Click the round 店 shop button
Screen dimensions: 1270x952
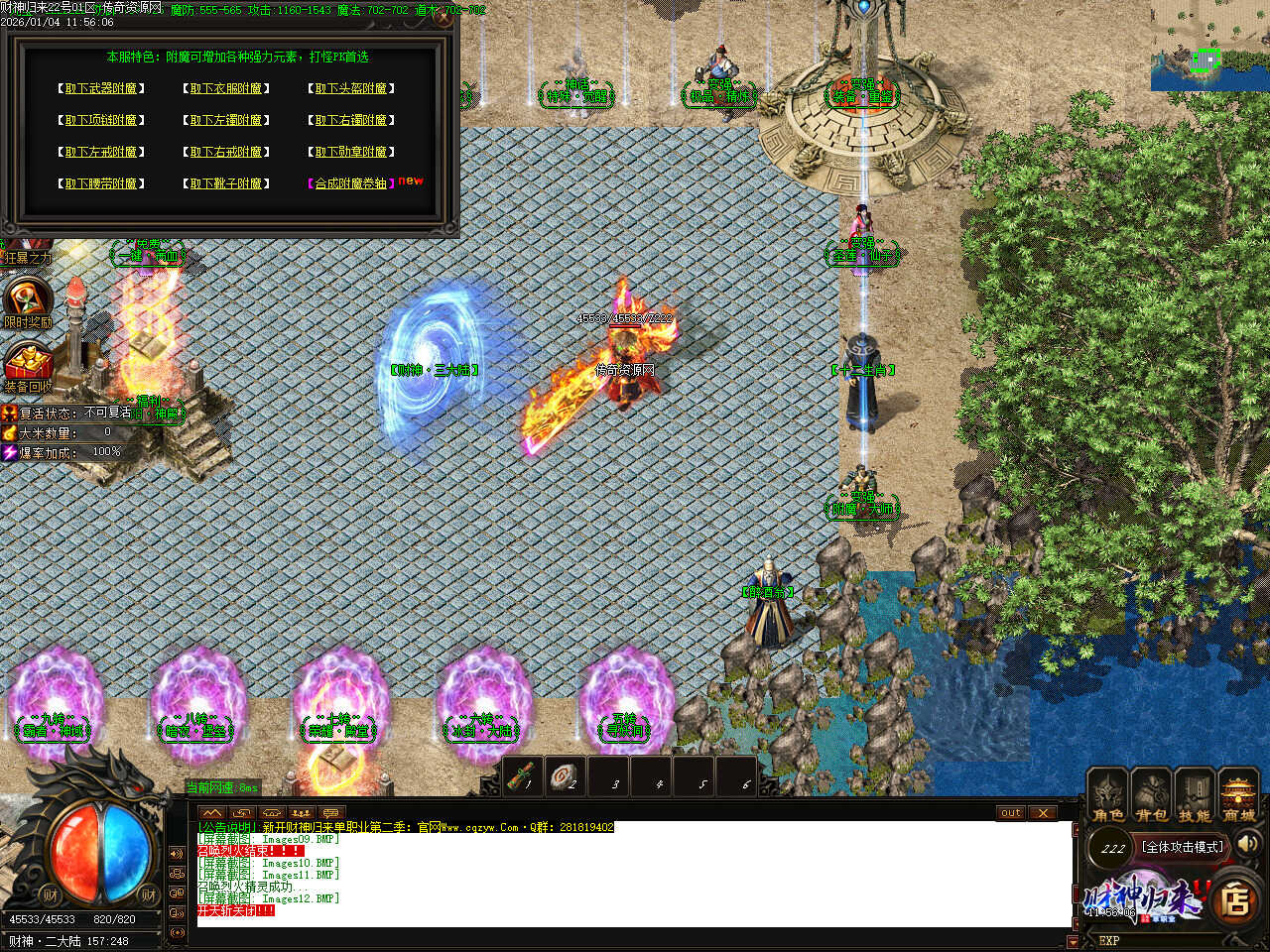click(1236, 900)
